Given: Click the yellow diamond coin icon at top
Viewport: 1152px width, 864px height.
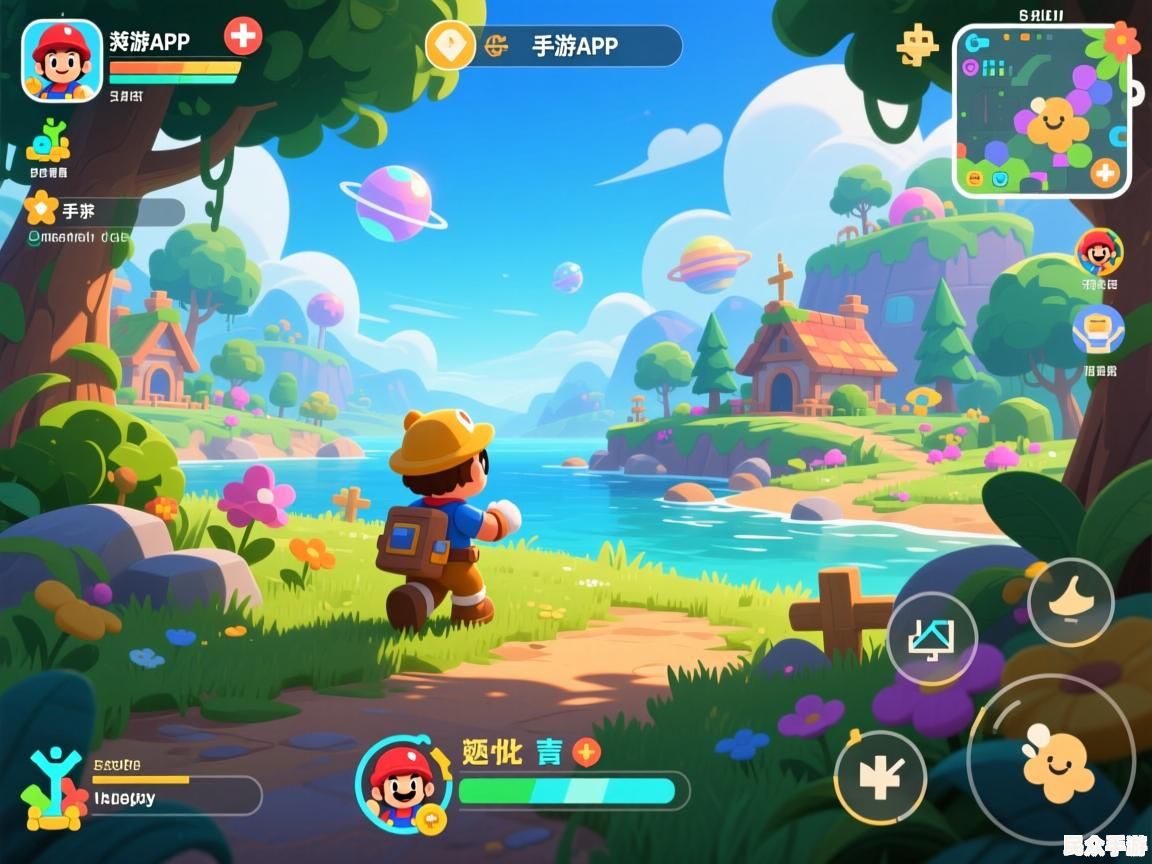Looking at the screenshot, I should point(450,45).
